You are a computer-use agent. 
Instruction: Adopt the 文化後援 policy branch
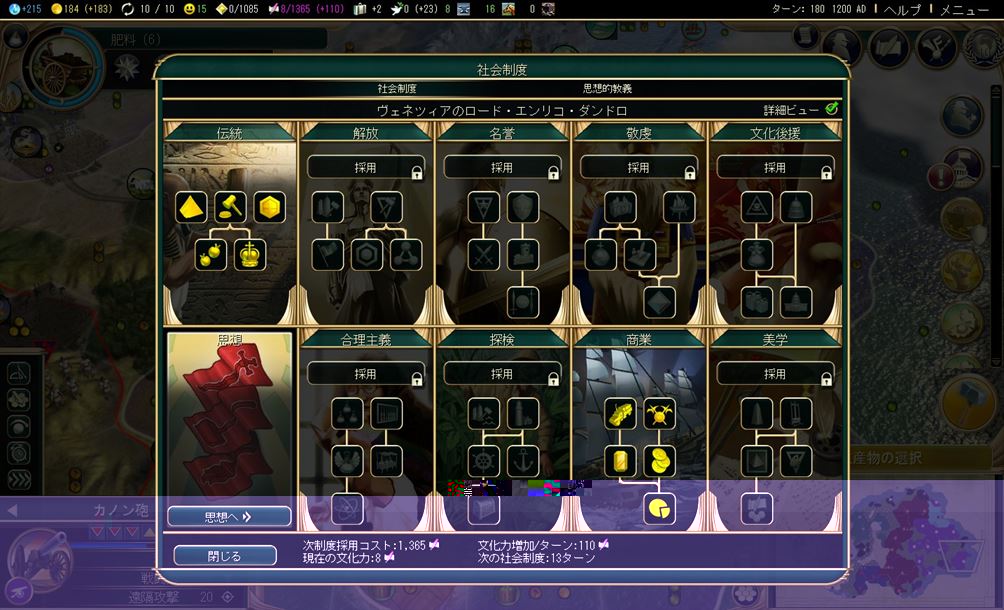(x=775, y=168)
